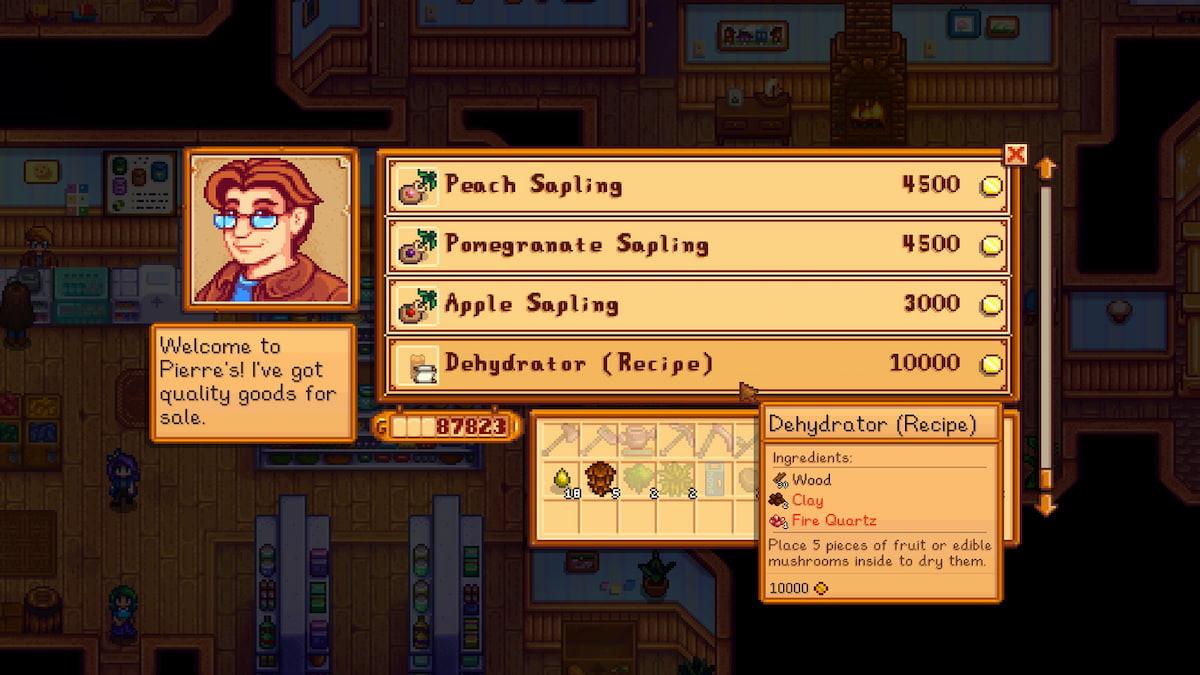Screen dimensions: 1200x675
Task: Buy the Peach Sapling
Action: point(698,185)
